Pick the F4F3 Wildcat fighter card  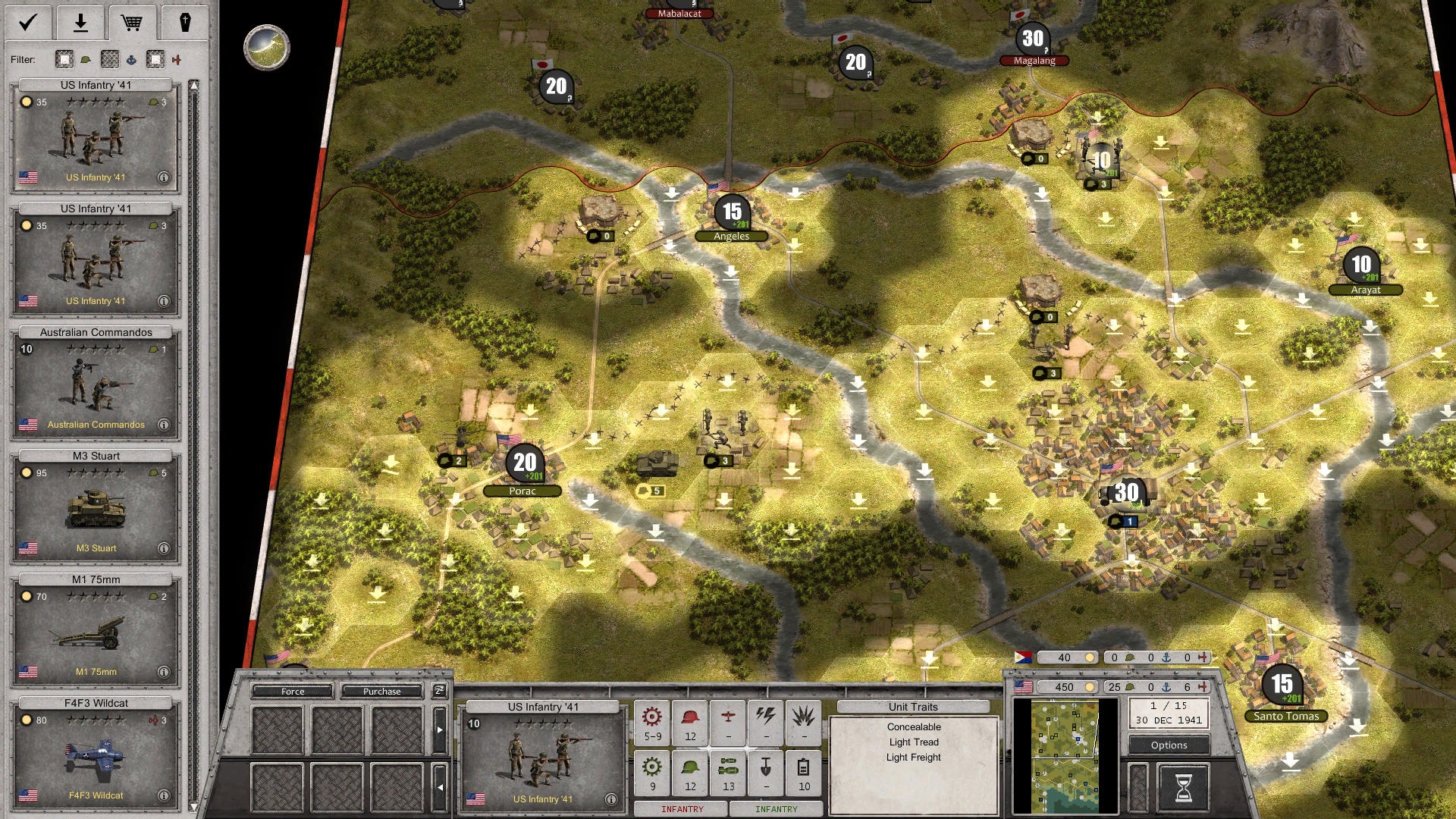pyautogui.click(x=96, y=755)
